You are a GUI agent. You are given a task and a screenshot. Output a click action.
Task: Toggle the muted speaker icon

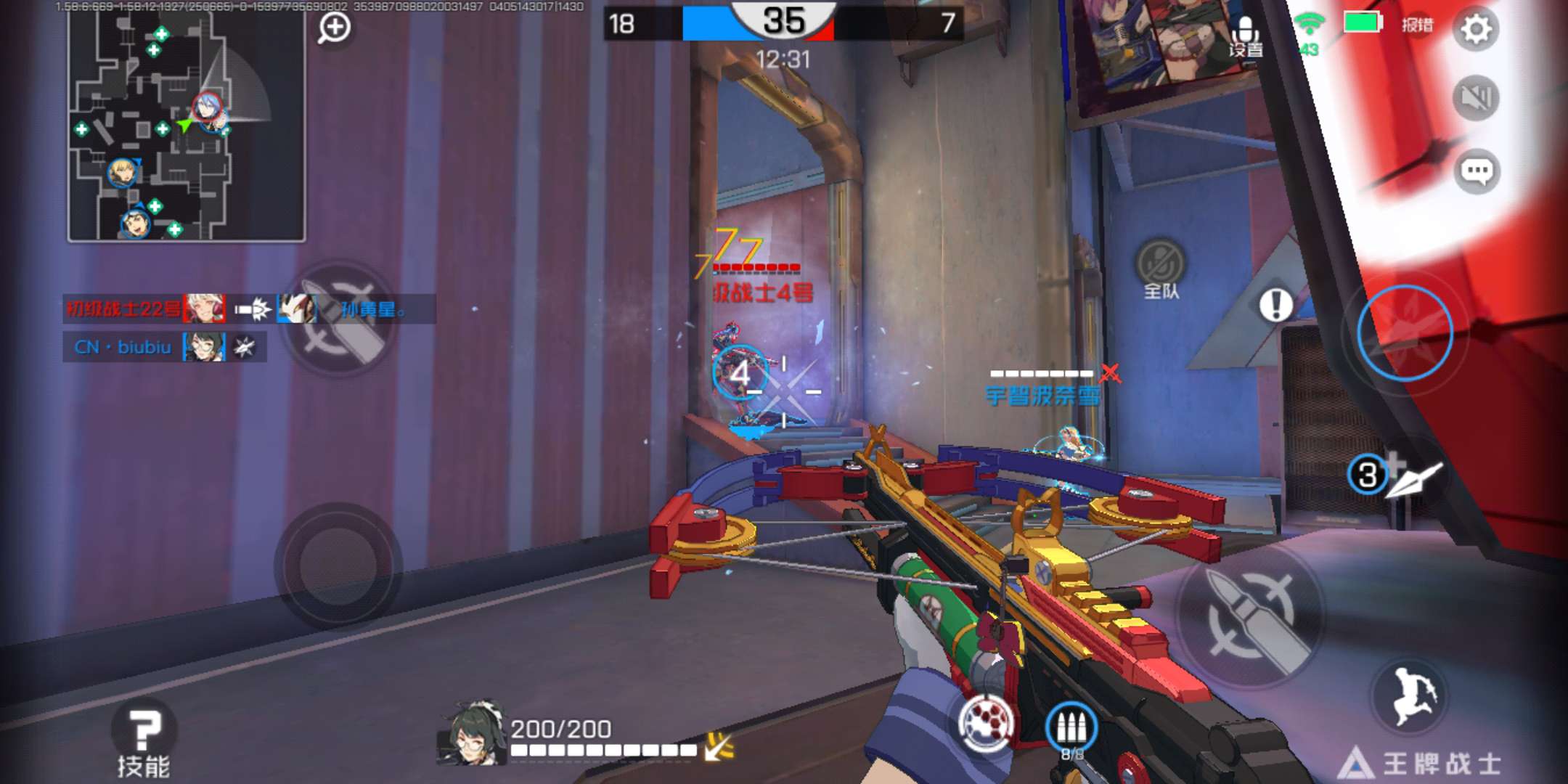point(1476,98)
